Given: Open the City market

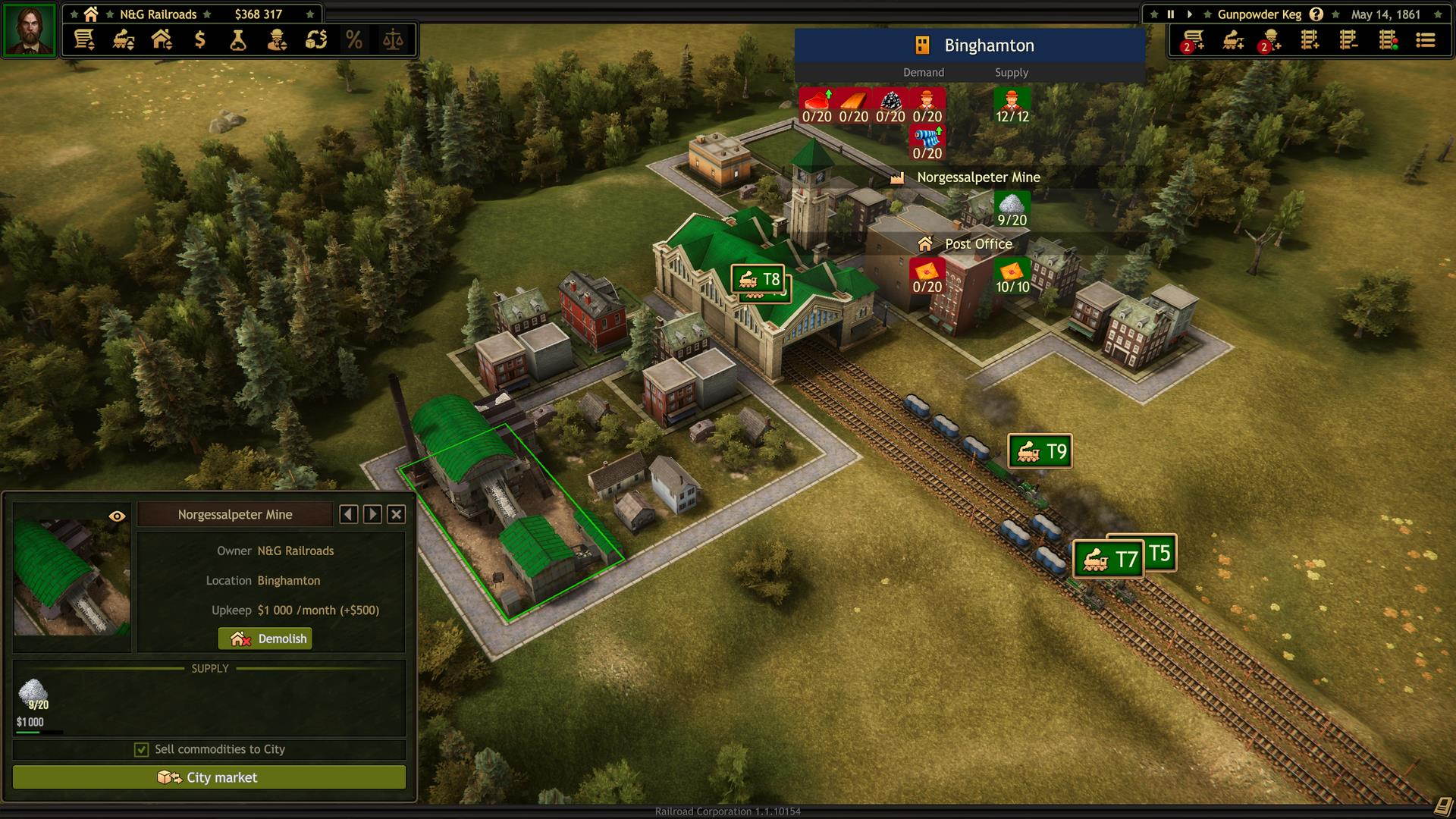Looking at the screenshot, I should click(209, 777).
